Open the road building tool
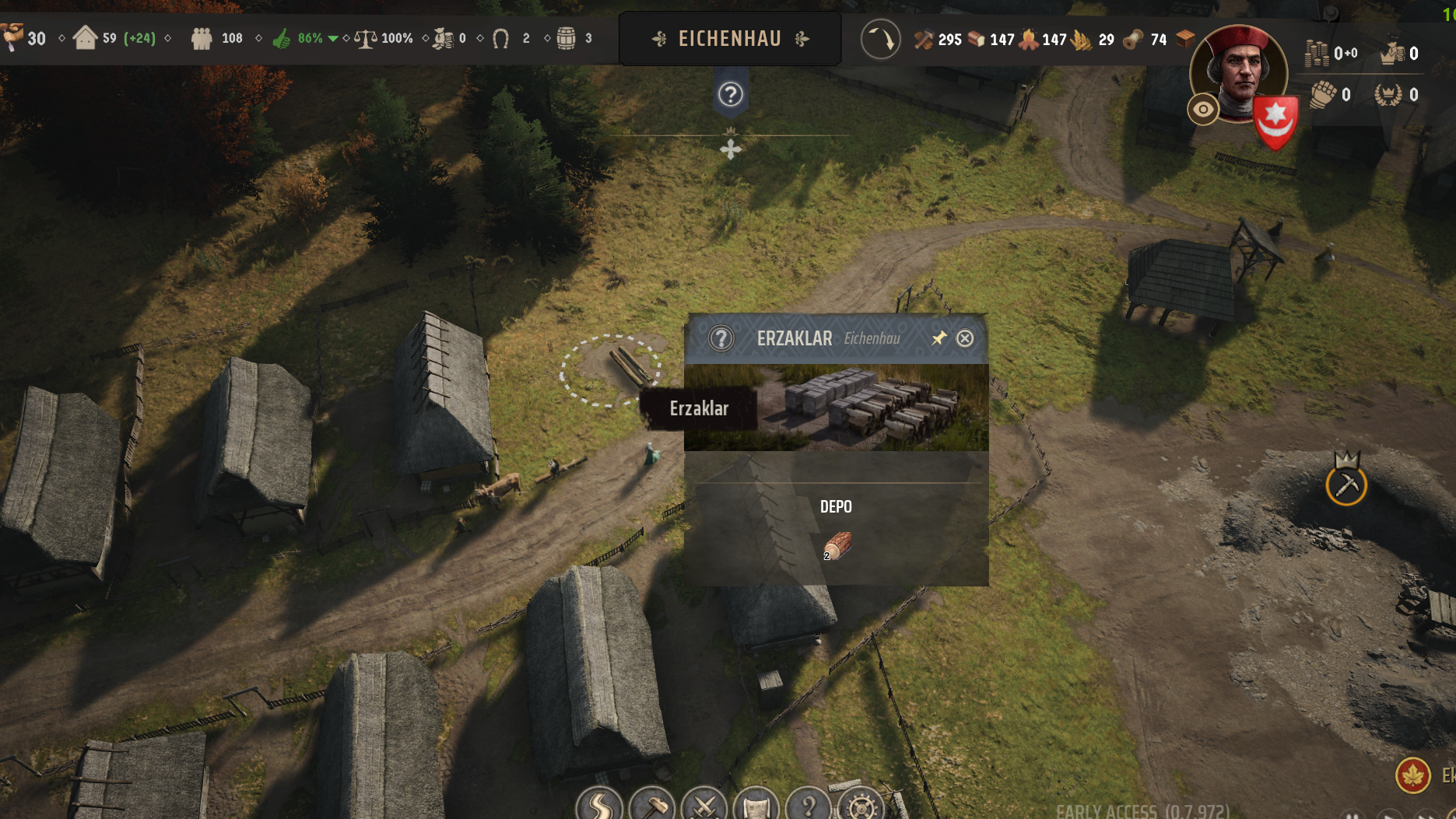The height and width of the screenshot is (819, 1456). point(599,806)
